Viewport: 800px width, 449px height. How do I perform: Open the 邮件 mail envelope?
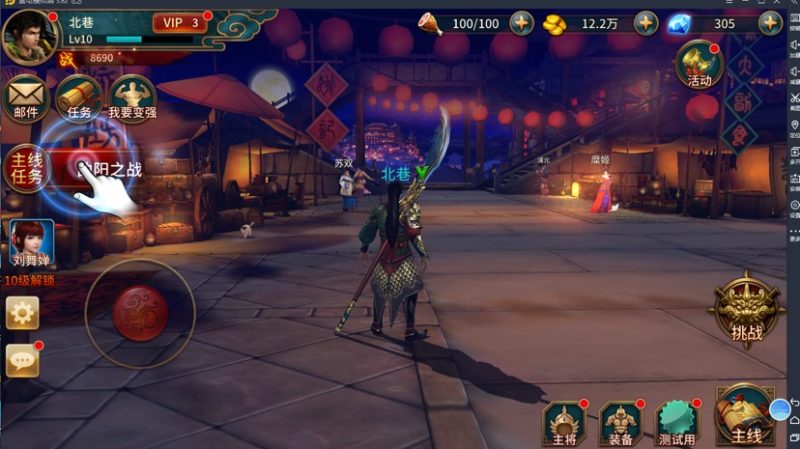(26, 99)
